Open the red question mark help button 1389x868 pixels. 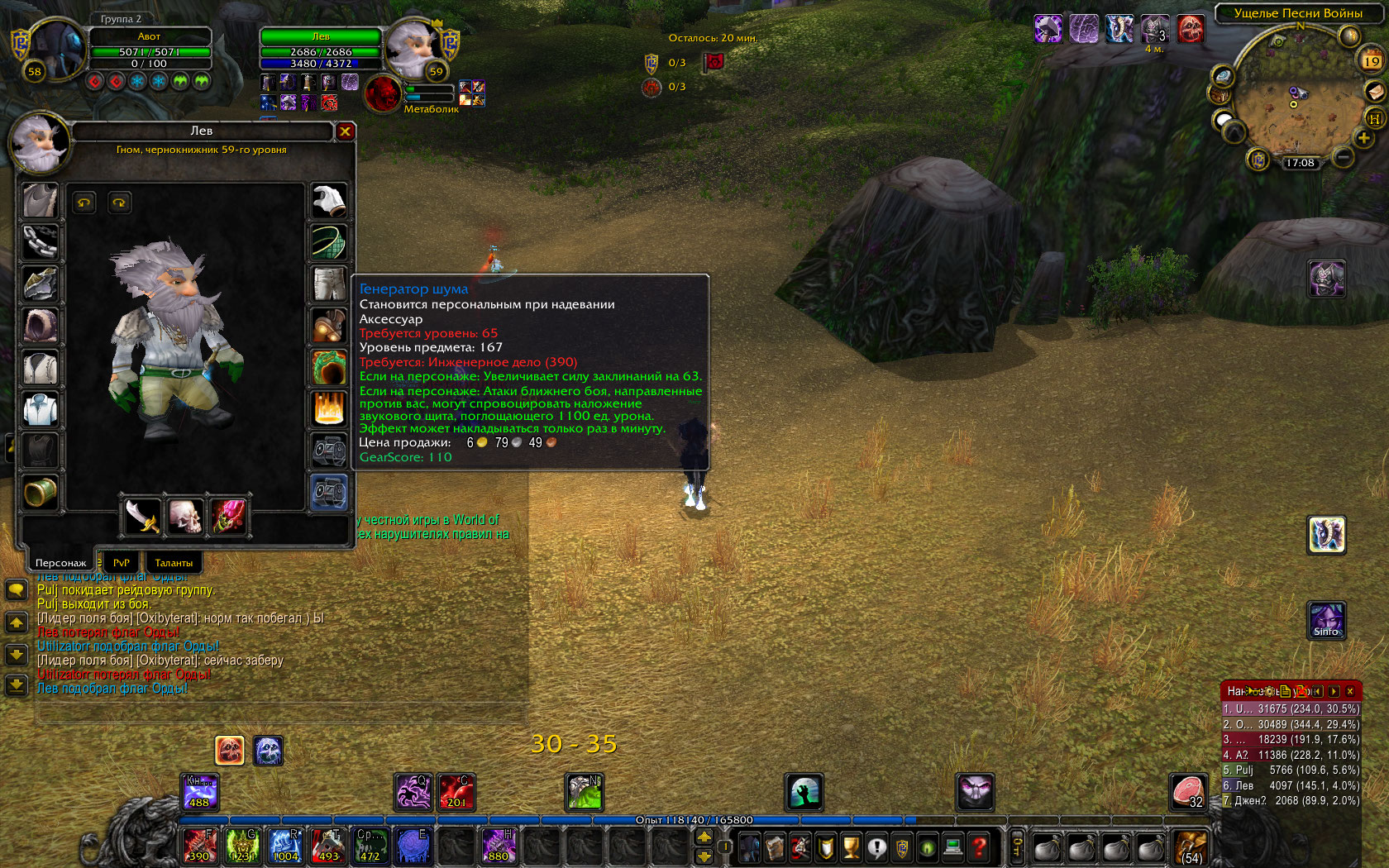(979, 847)
